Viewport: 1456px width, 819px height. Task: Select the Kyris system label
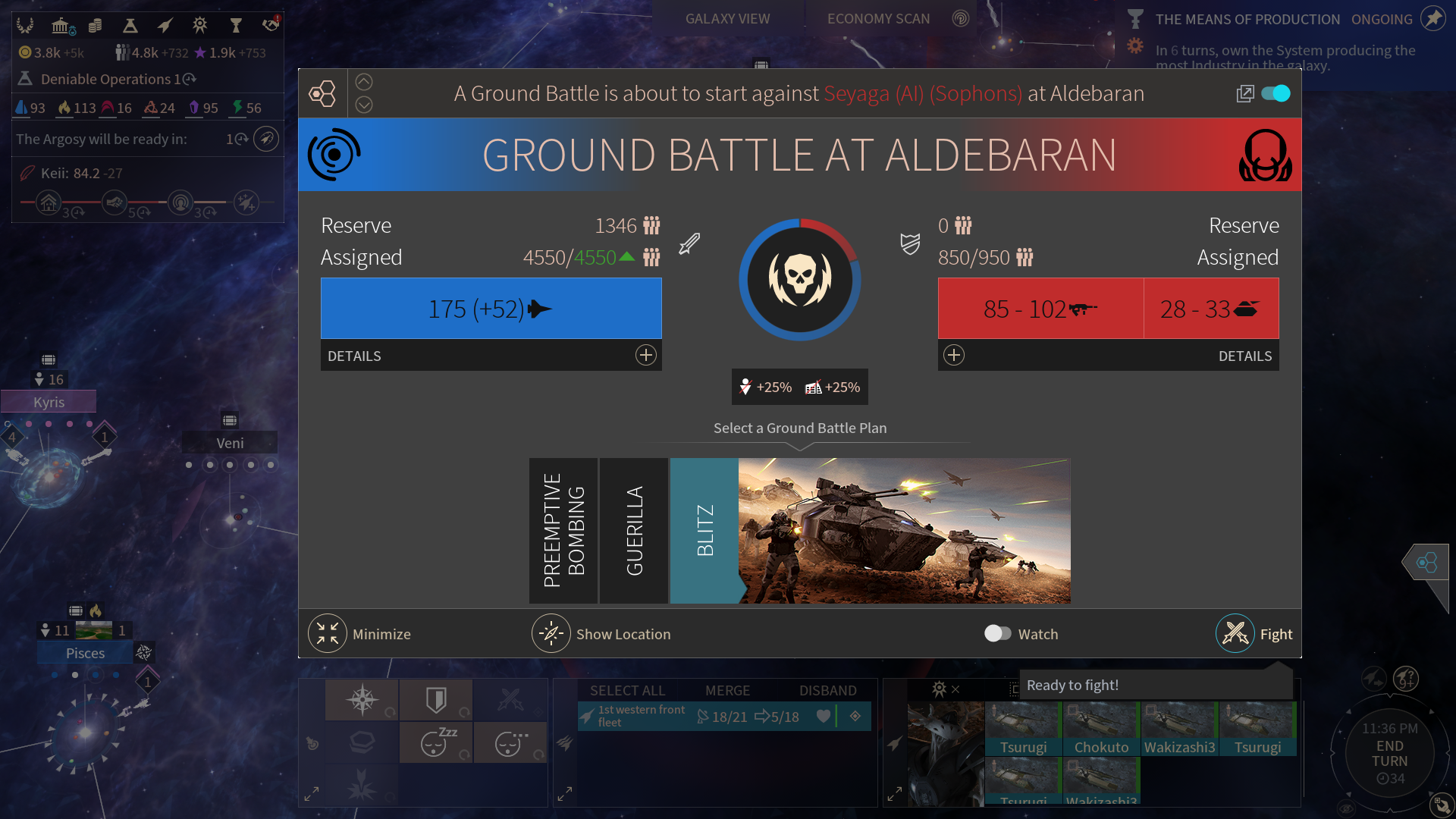point(49,402)
